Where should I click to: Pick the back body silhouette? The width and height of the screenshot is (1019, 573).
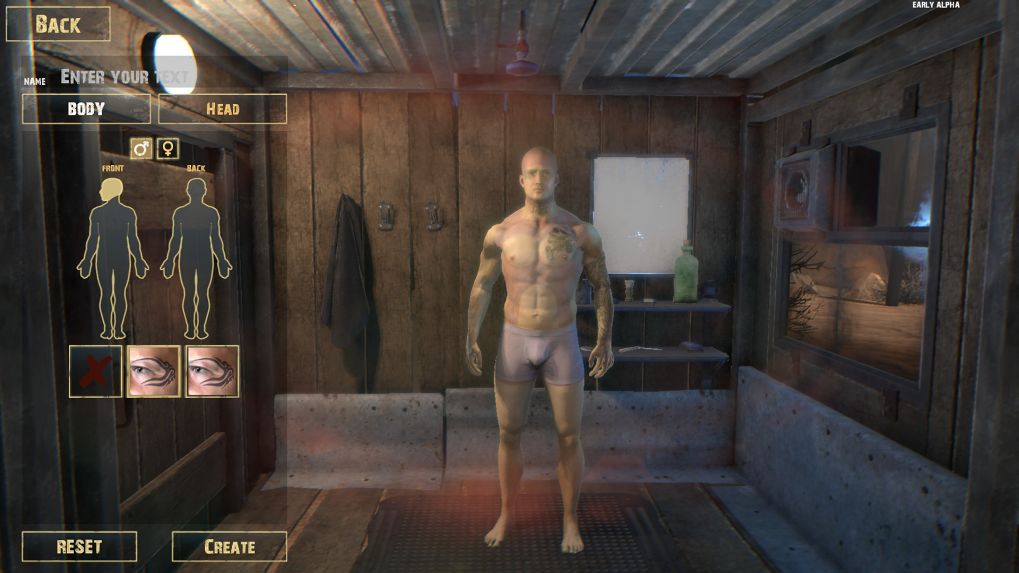(196, 257)
